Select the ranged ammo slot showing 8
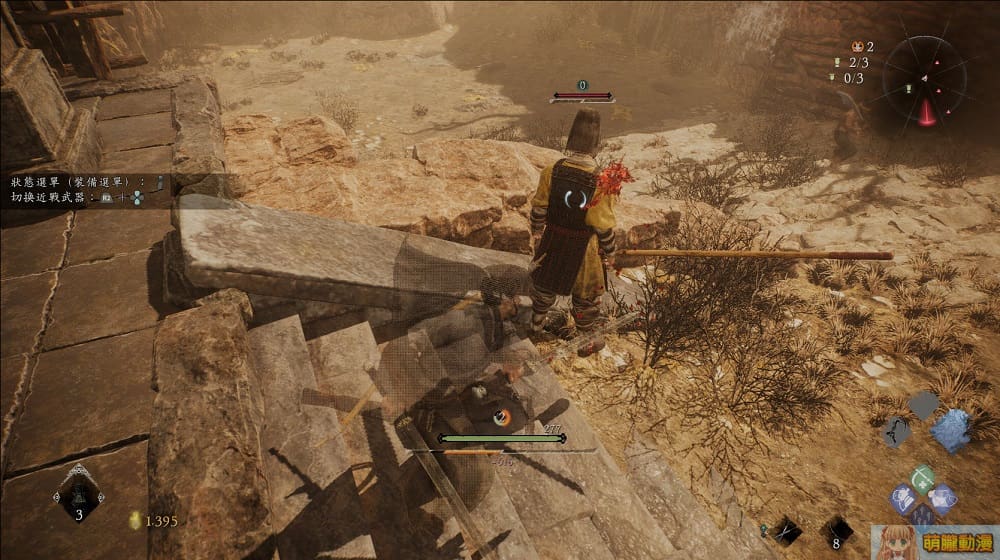Screen dimensions: 1000x560 point(836,530)
